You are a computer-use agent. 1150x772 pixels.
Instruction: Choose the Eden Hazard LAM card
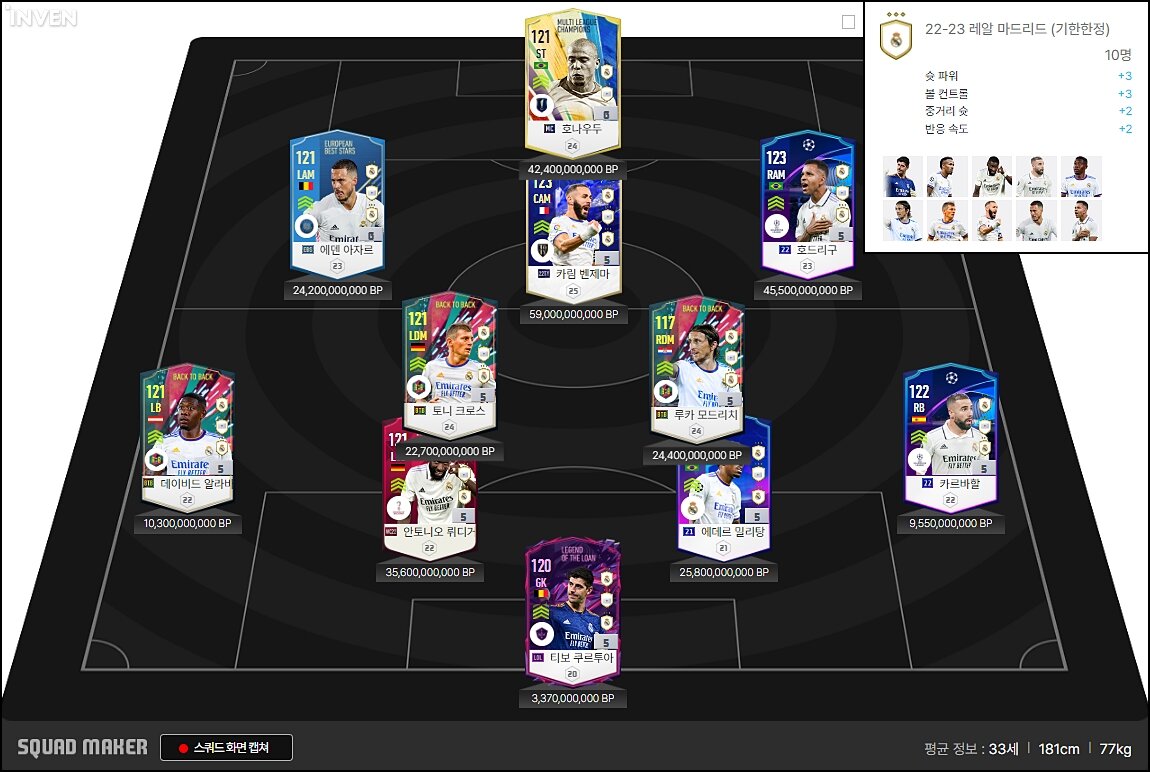pyautogui.click(x=337, y=205)
